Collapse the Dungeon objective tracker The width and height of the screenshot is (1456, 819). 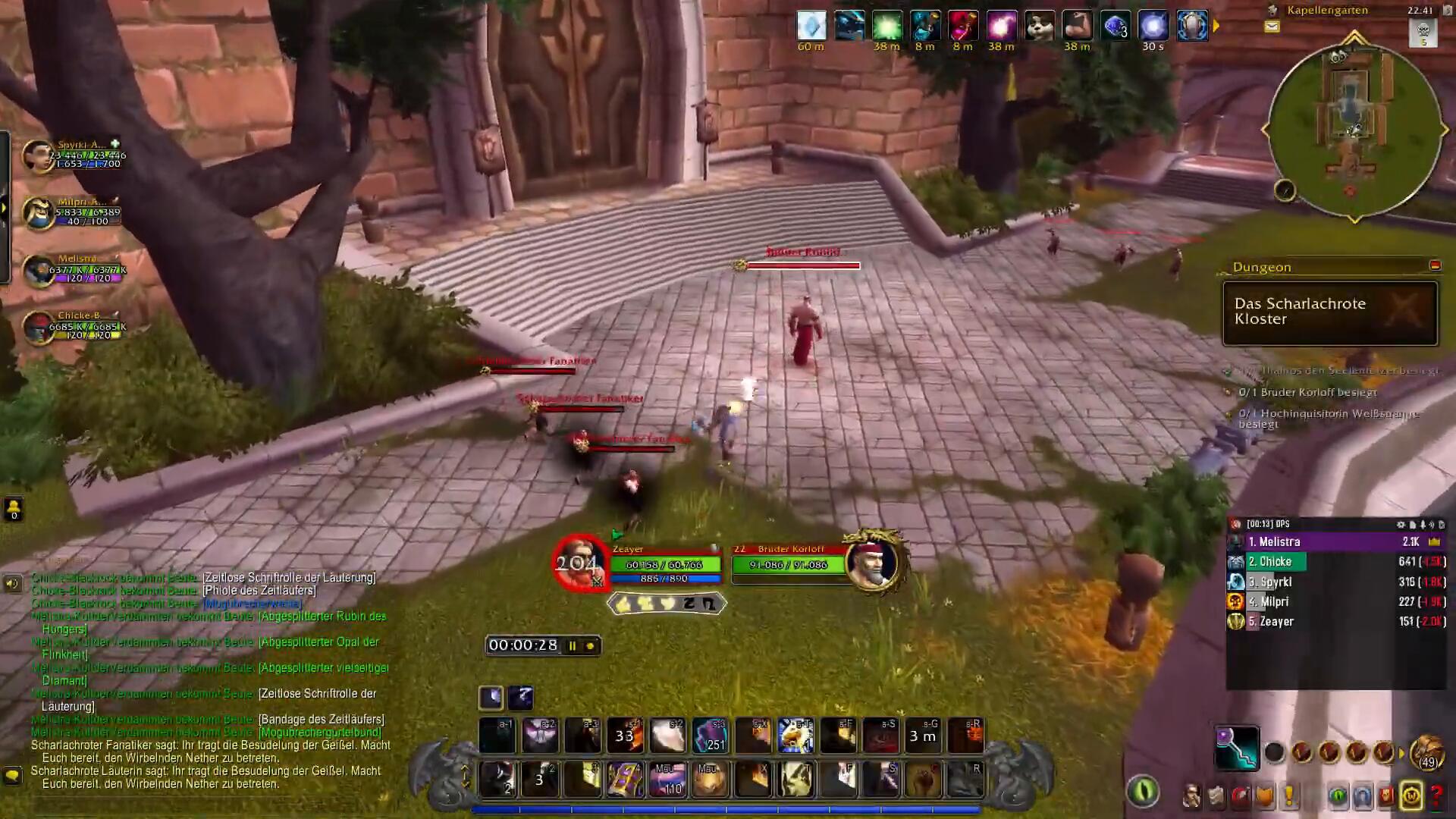(x=1435, y=265)
